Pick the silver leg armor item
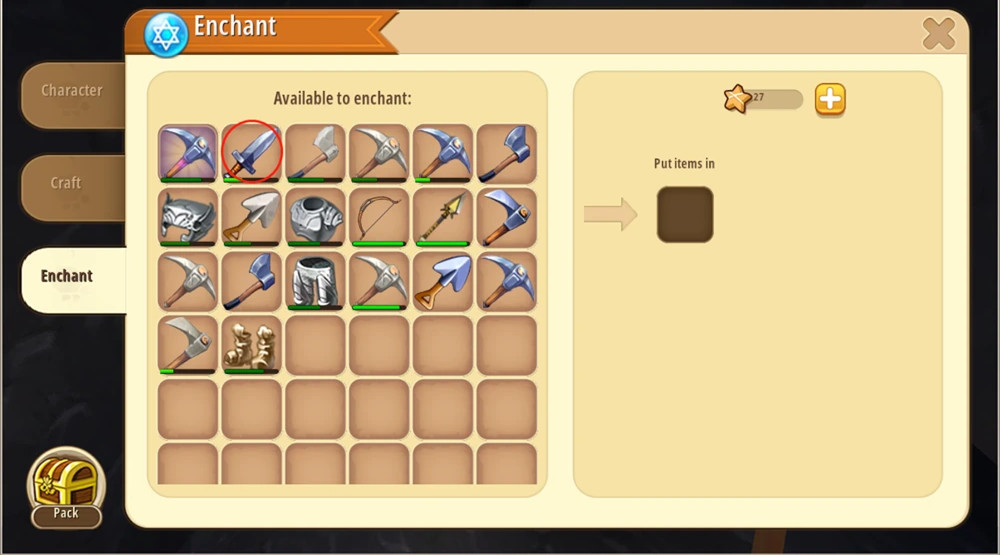This screenshot has height=555, width=1000. [316, 281]
